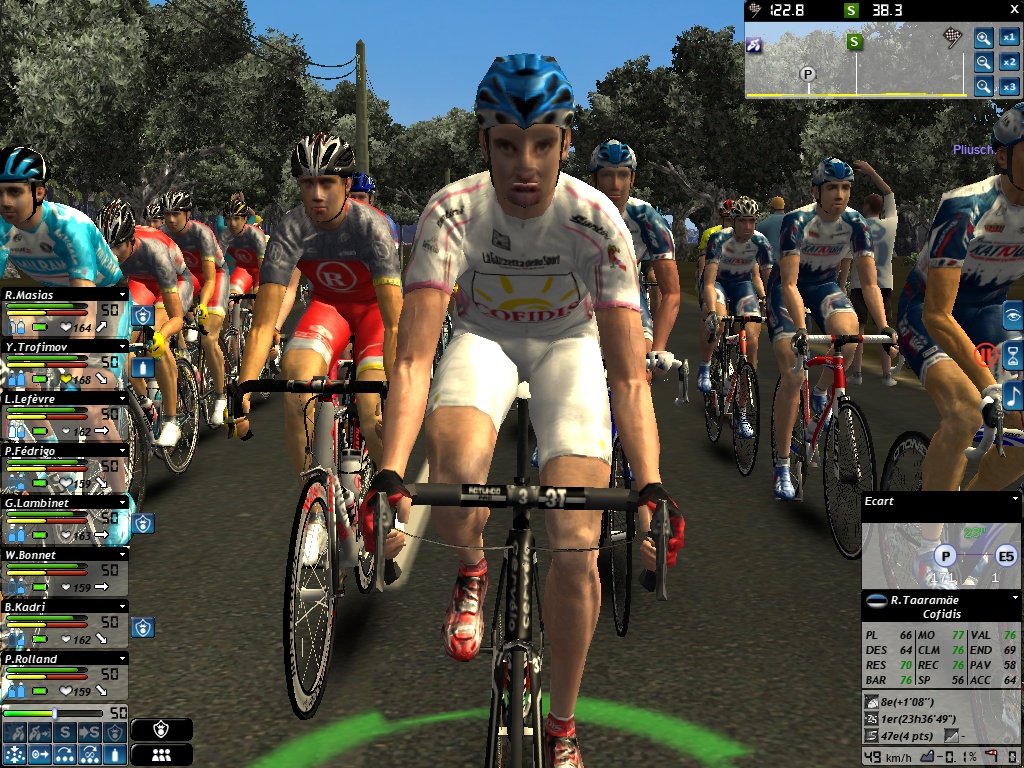The height and width of the screenshot is (768, 1024).
Task: Click the shield icon next to G.Lambinet
Action: [x=142, y=523]
